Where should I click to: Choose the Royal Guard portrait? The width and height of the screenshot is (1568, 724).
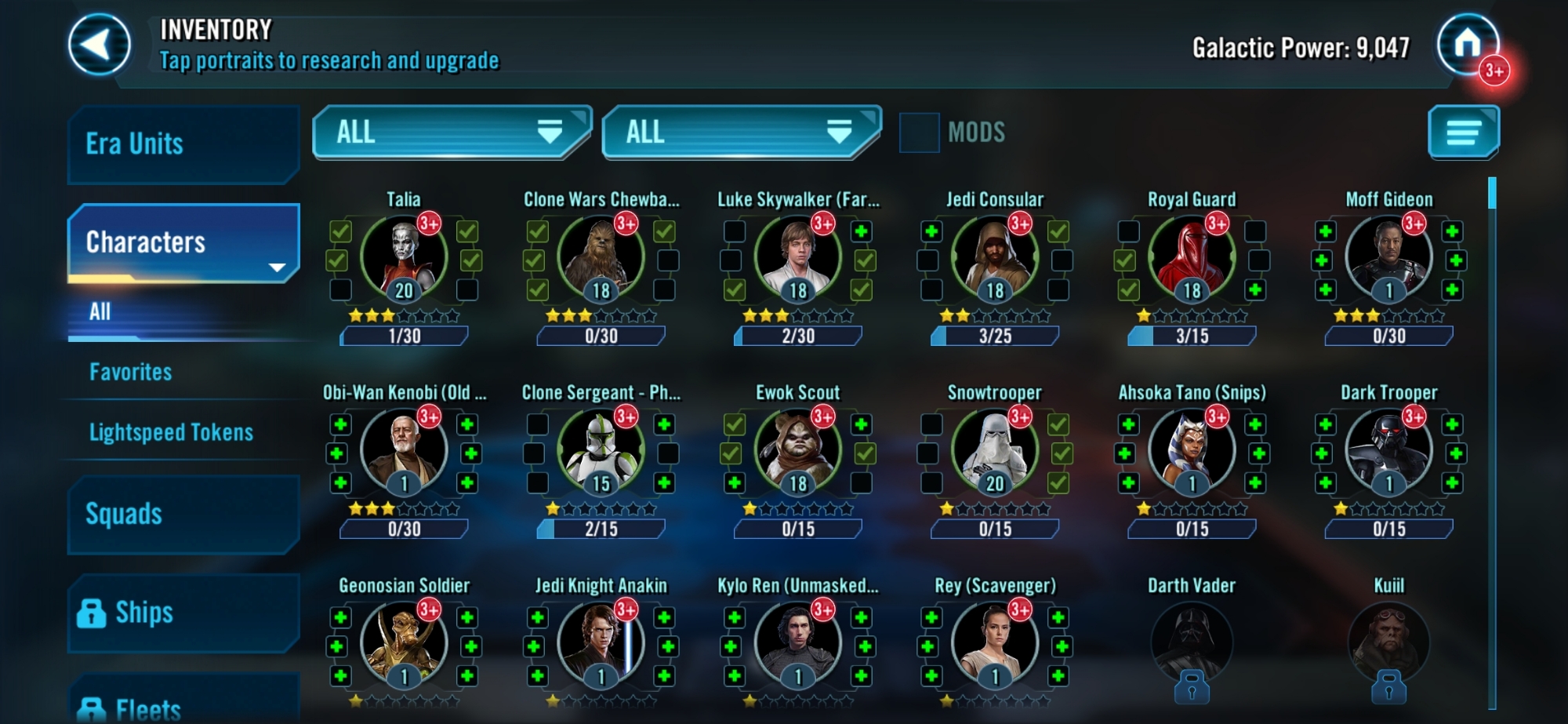point(1192,257)
